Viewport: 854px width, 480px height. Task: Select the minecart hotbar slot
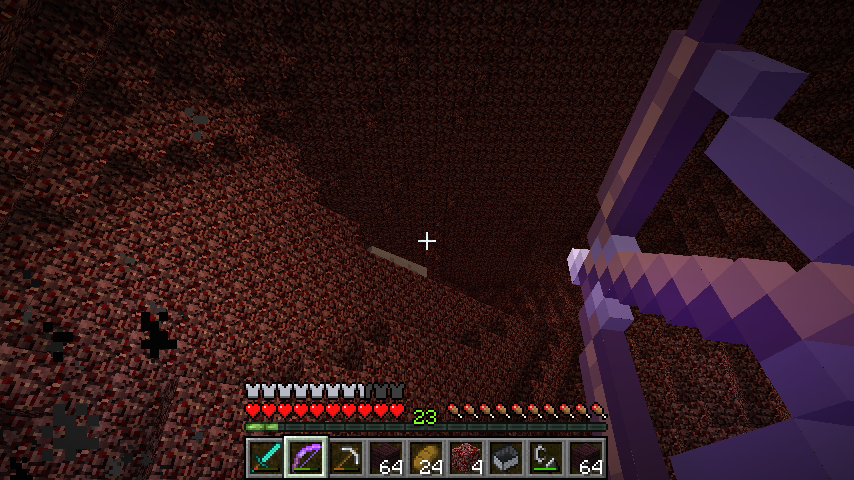click(505, 458)
